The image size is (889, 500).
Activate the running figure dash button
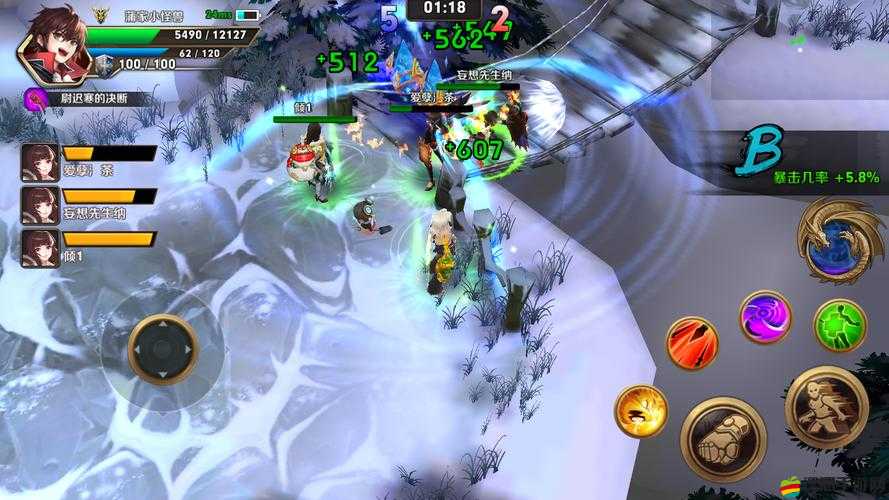click(x=825, y=405)
